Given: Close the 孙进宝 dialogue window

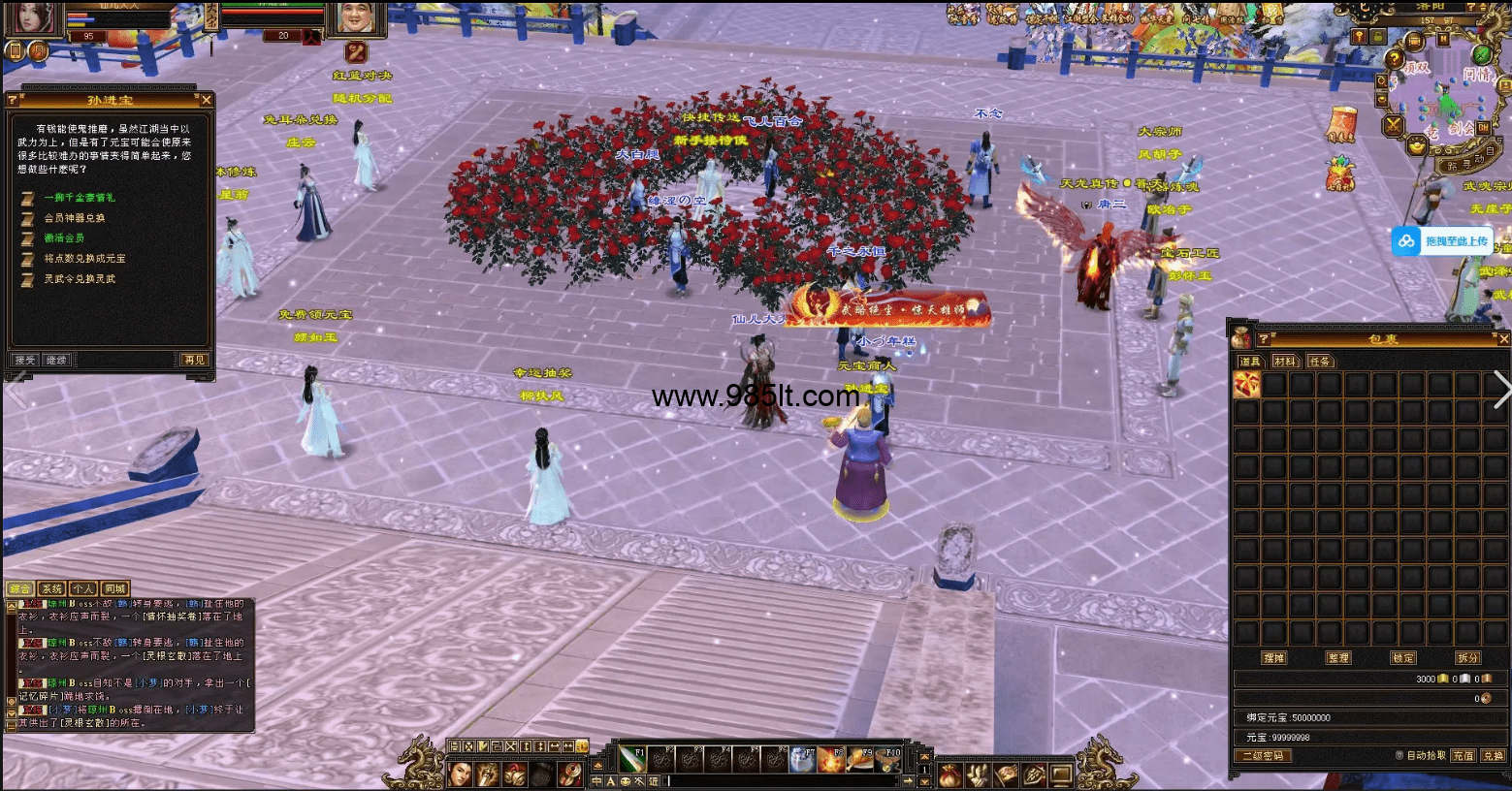Looking at the screenshot, I should pos(206,100).
